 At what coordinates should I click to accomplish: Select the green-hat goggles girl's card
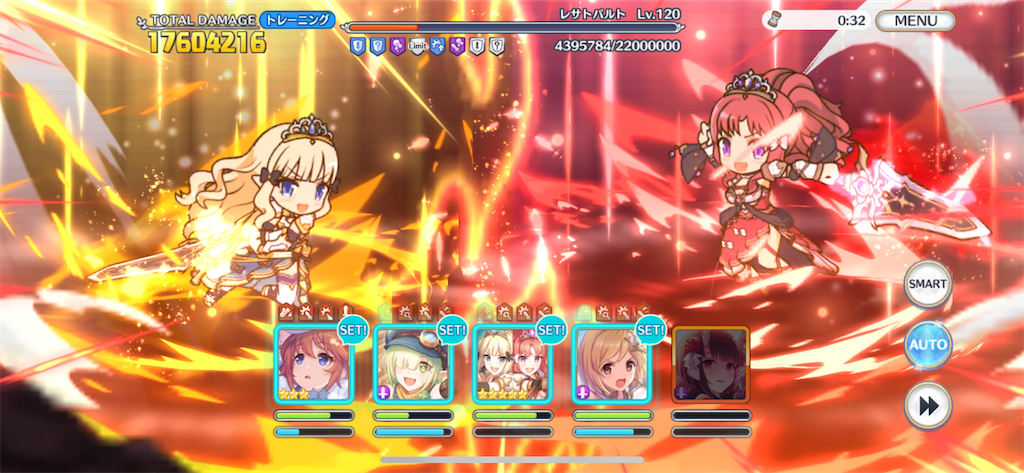coord(412,364)
